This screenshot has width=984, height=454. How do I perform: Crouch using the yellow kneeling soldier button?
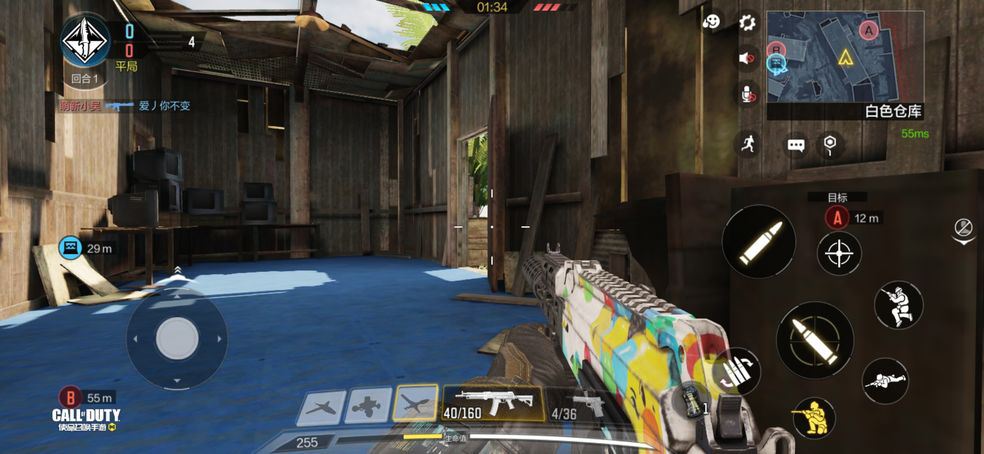814,418
